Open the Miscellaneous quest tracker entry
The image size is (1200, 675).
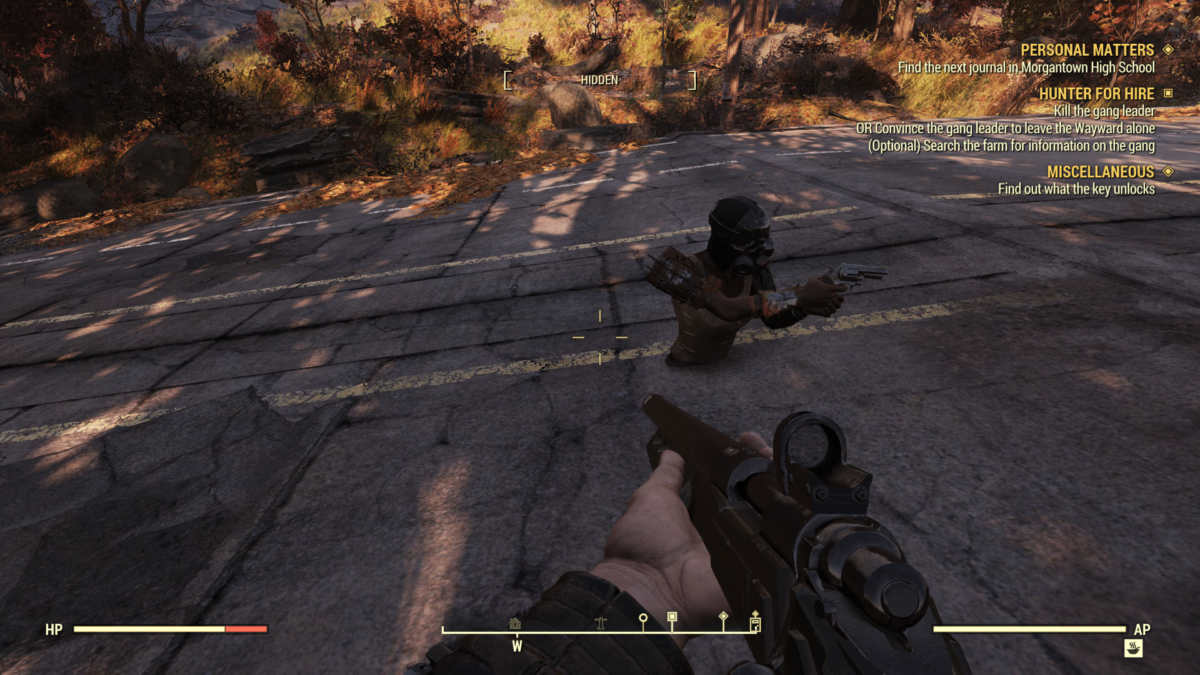1100,172
